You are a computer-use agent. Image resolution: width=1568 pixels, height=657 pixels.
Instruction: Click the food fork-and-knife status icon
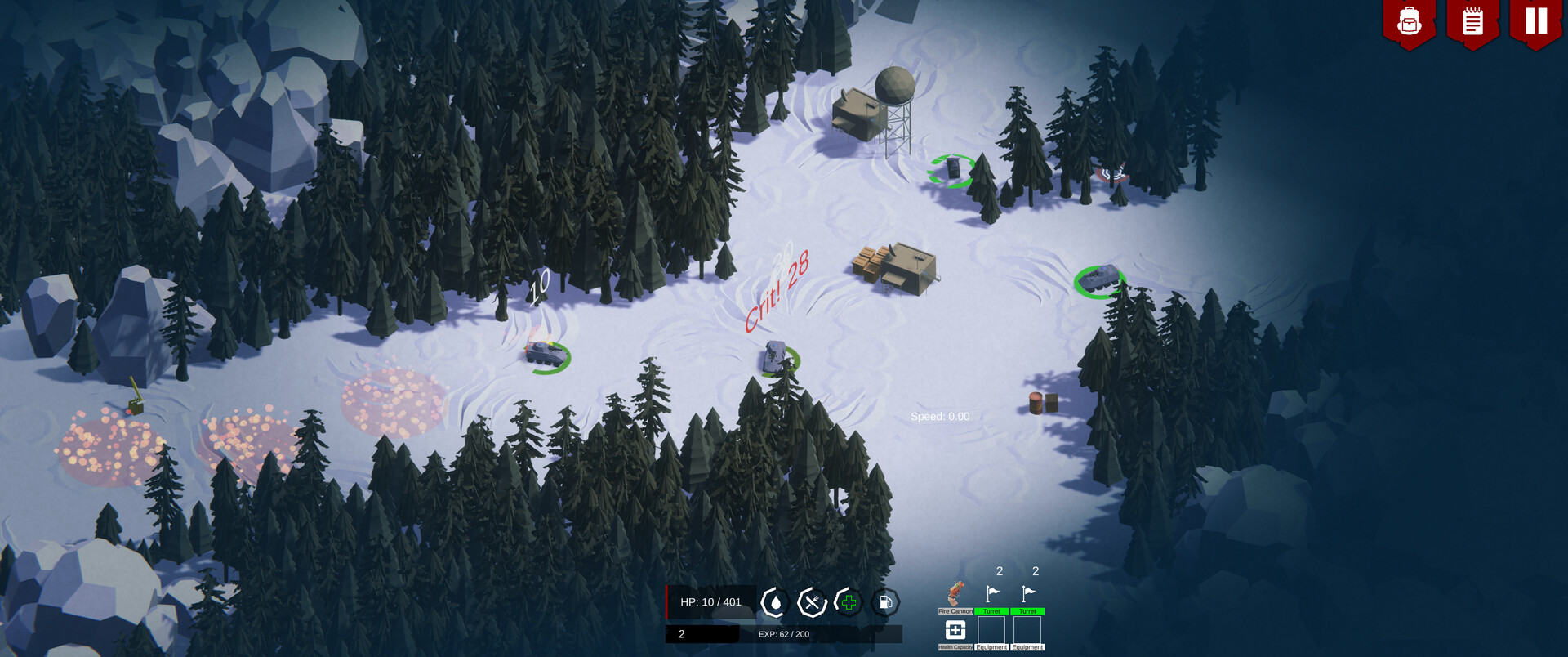(810, 602)
